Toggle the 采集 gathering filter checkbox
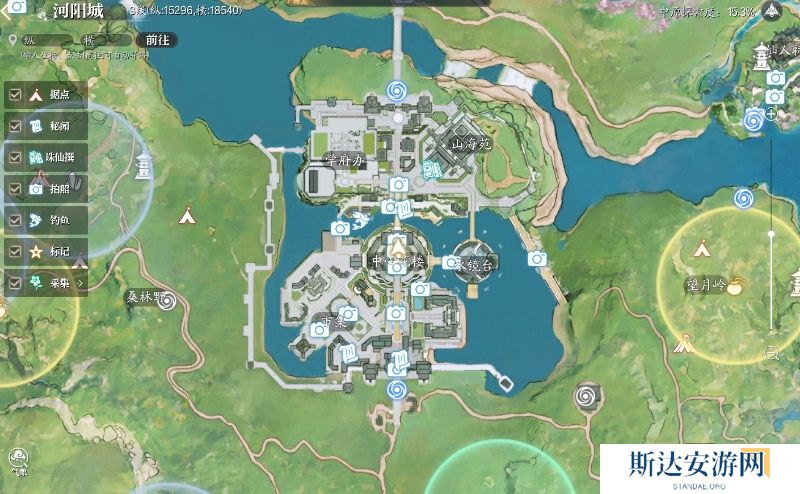800x494 pixels. pos(16,282)
